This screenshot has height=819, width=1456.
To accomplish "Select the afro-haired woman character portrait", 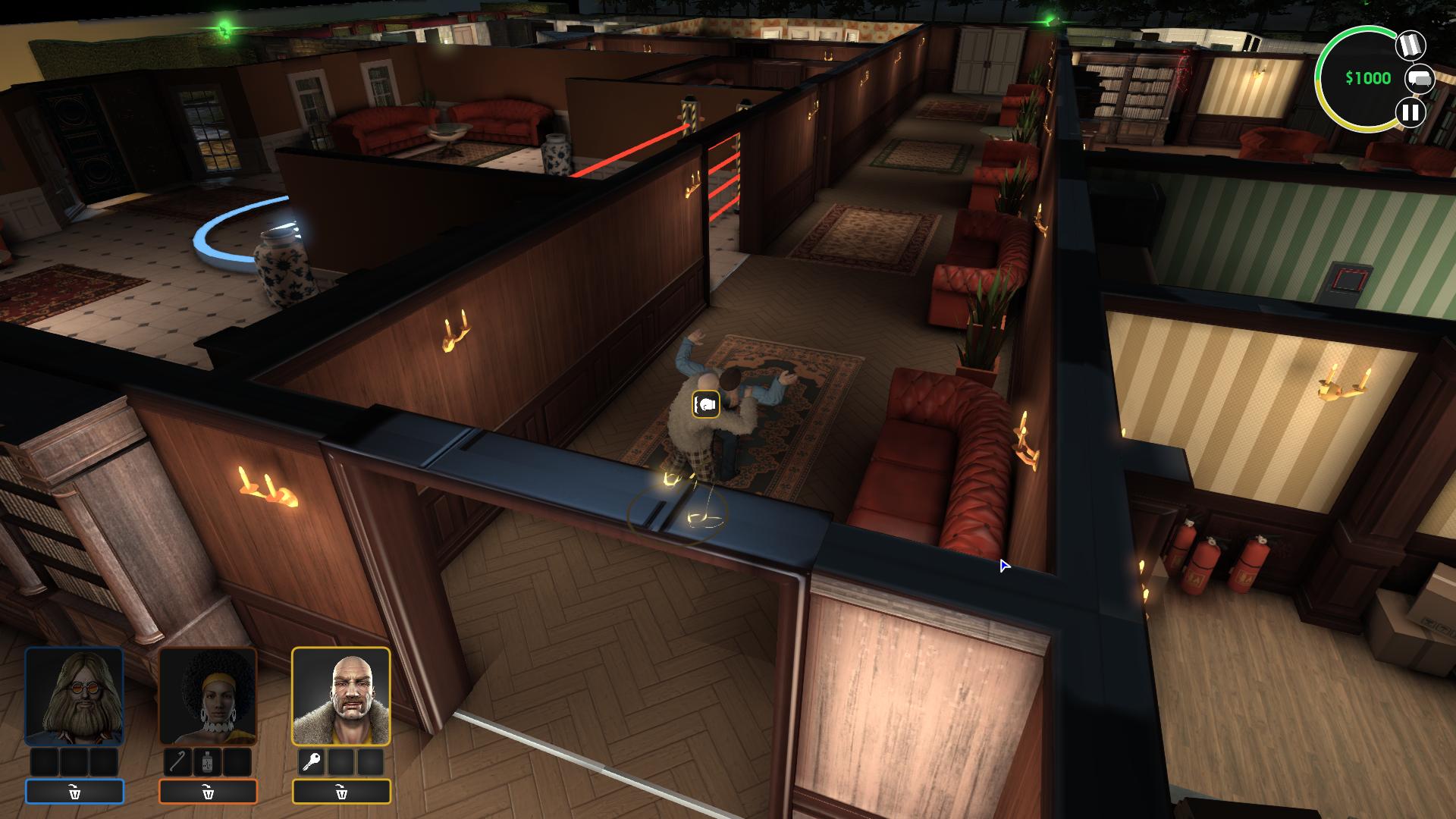I will tap(208, 696).
